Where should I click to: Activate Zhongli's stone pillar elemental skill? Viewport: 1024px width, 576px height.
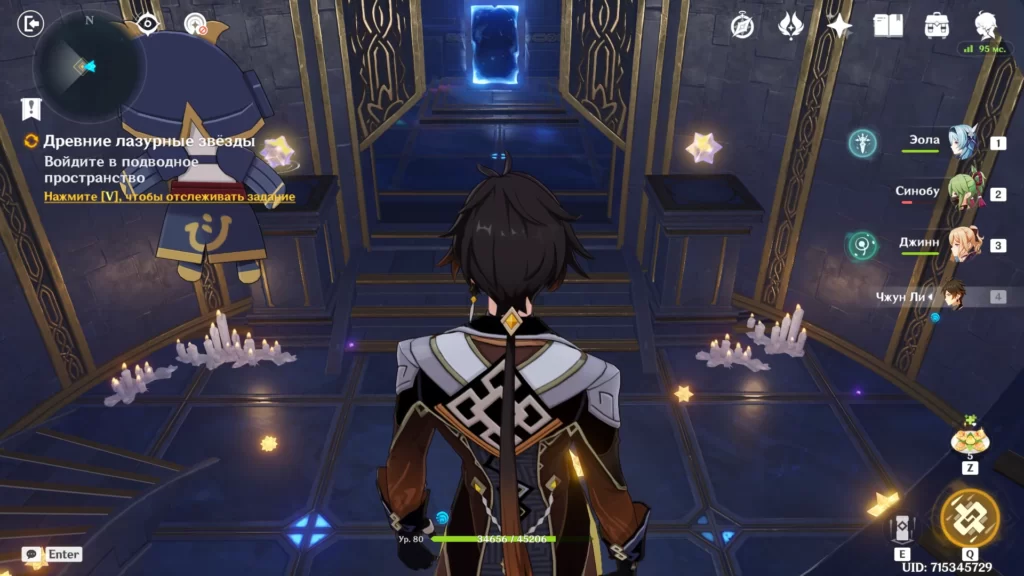coord(902,529)
